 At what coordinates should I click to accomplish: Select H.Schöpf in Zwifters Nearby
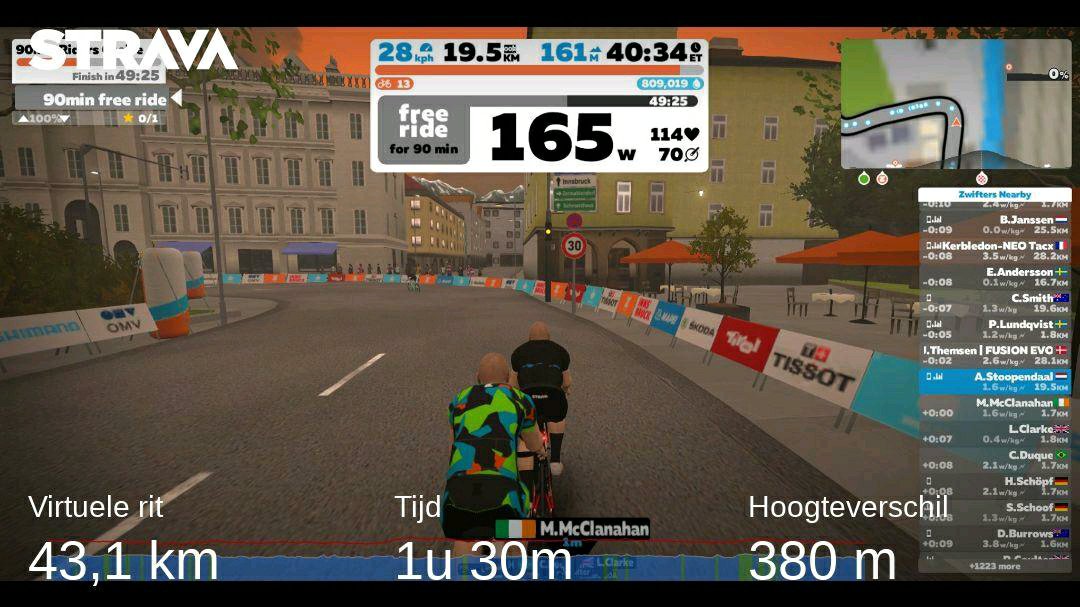994,486
